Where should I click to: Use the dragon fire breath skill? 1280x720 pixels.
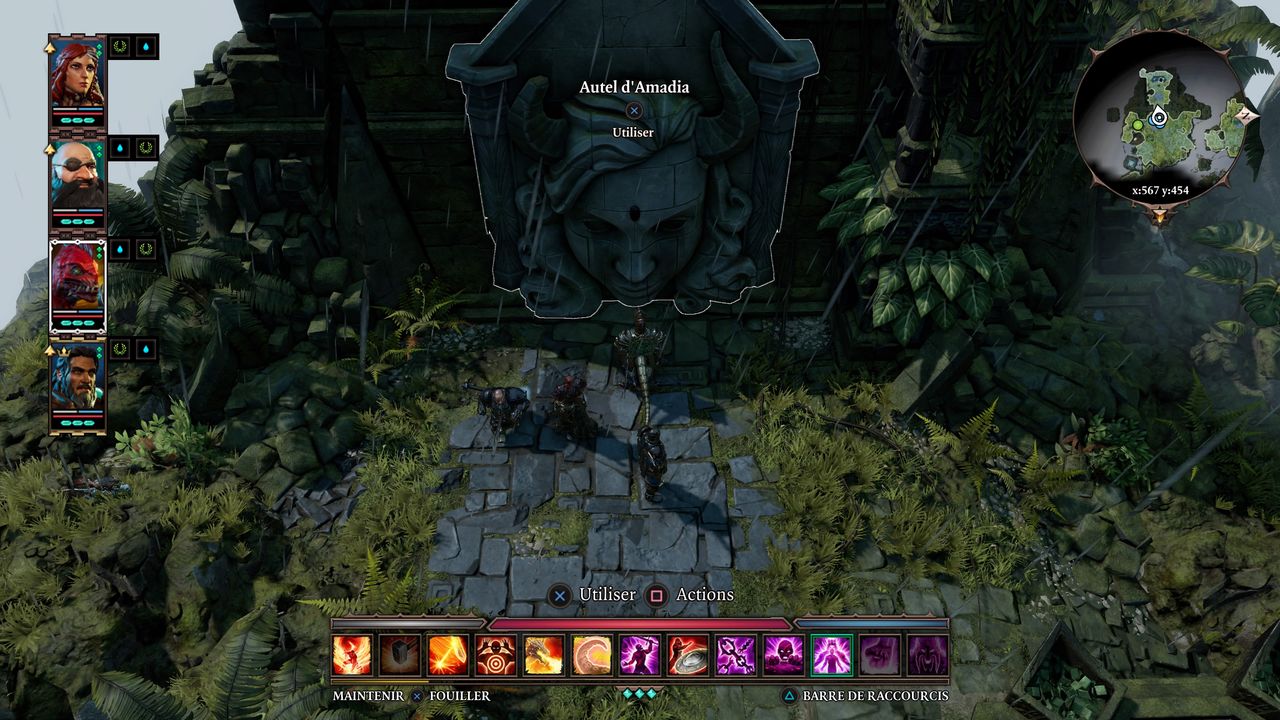(544, 655)
